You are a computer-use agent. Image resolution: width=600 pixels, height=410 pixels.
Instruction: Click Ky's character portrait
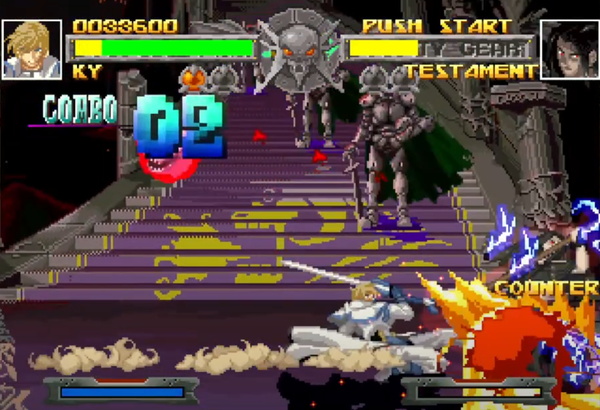31,48
